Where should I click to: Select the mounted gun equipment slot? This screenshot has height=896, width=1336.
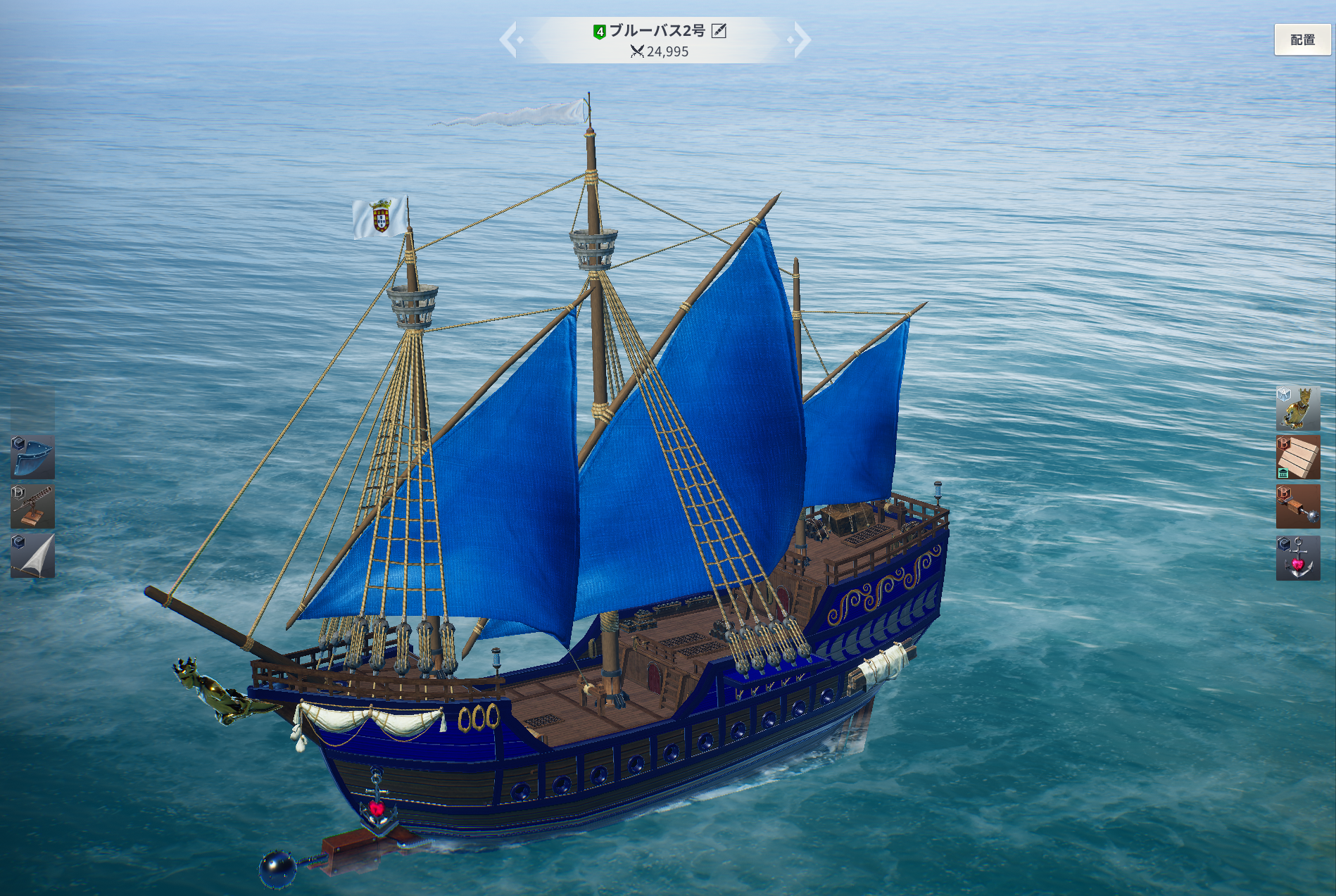pos(32,507)
